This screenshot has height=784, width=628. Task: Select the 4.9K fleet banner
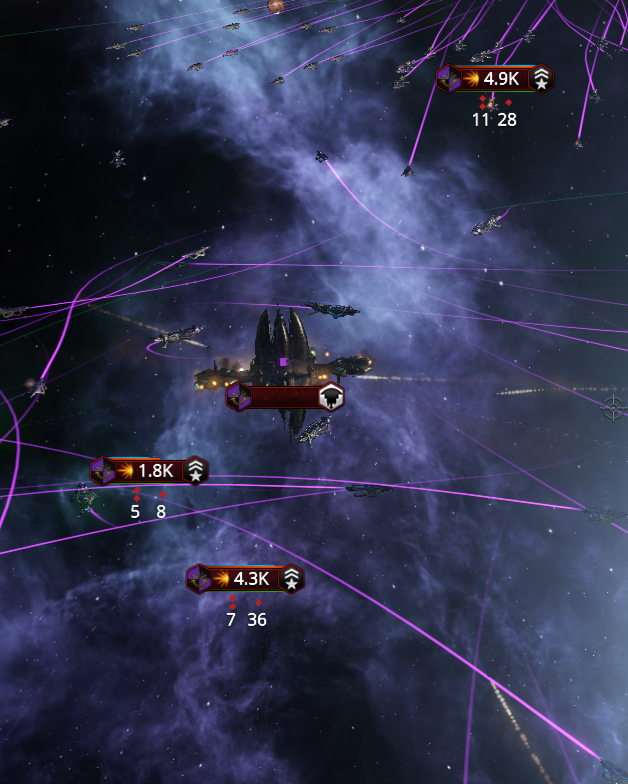pos(495,79)
